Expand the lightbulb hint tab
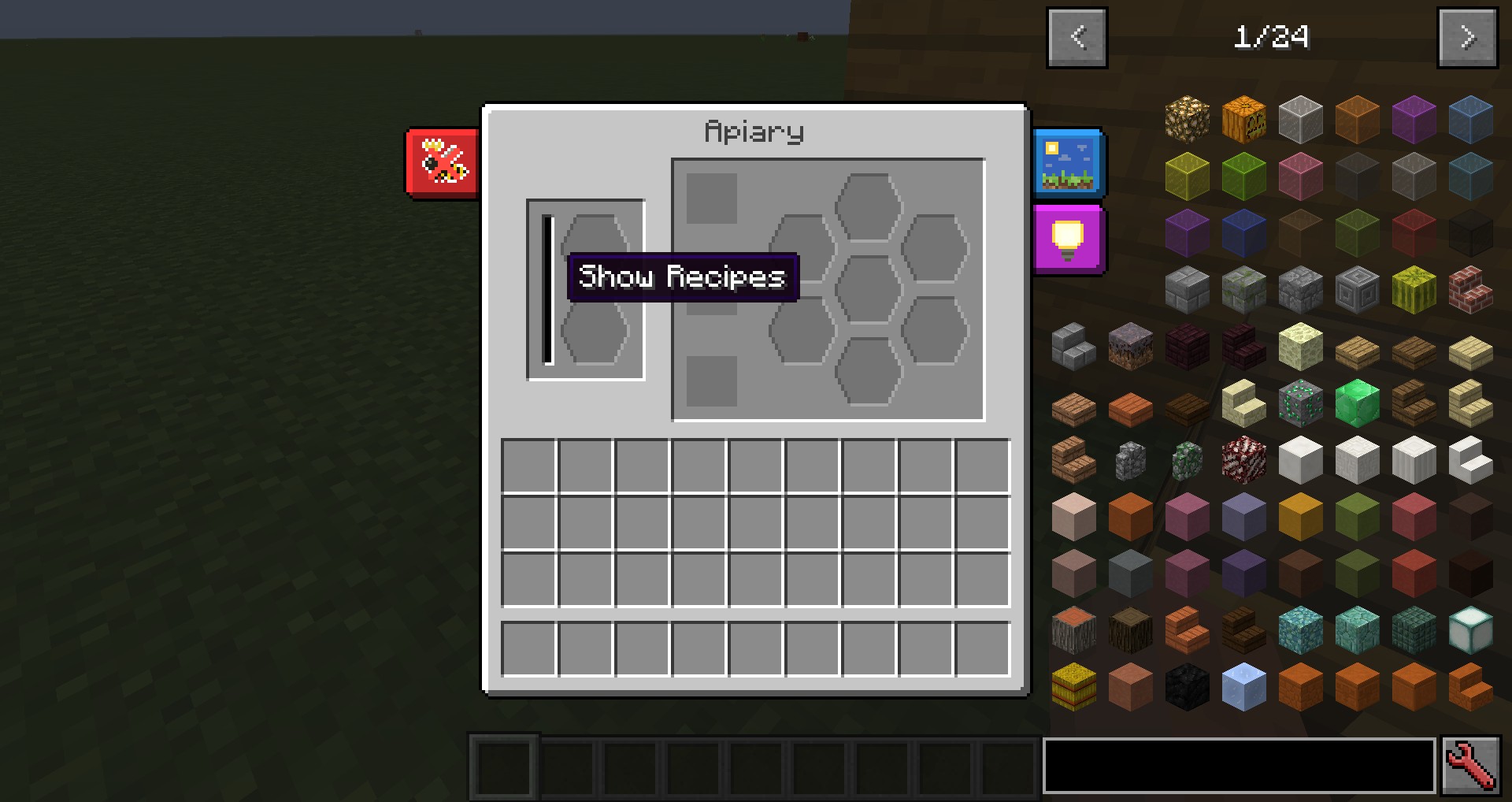The height and width of the screenshot is (802, 1512). 1068,239
